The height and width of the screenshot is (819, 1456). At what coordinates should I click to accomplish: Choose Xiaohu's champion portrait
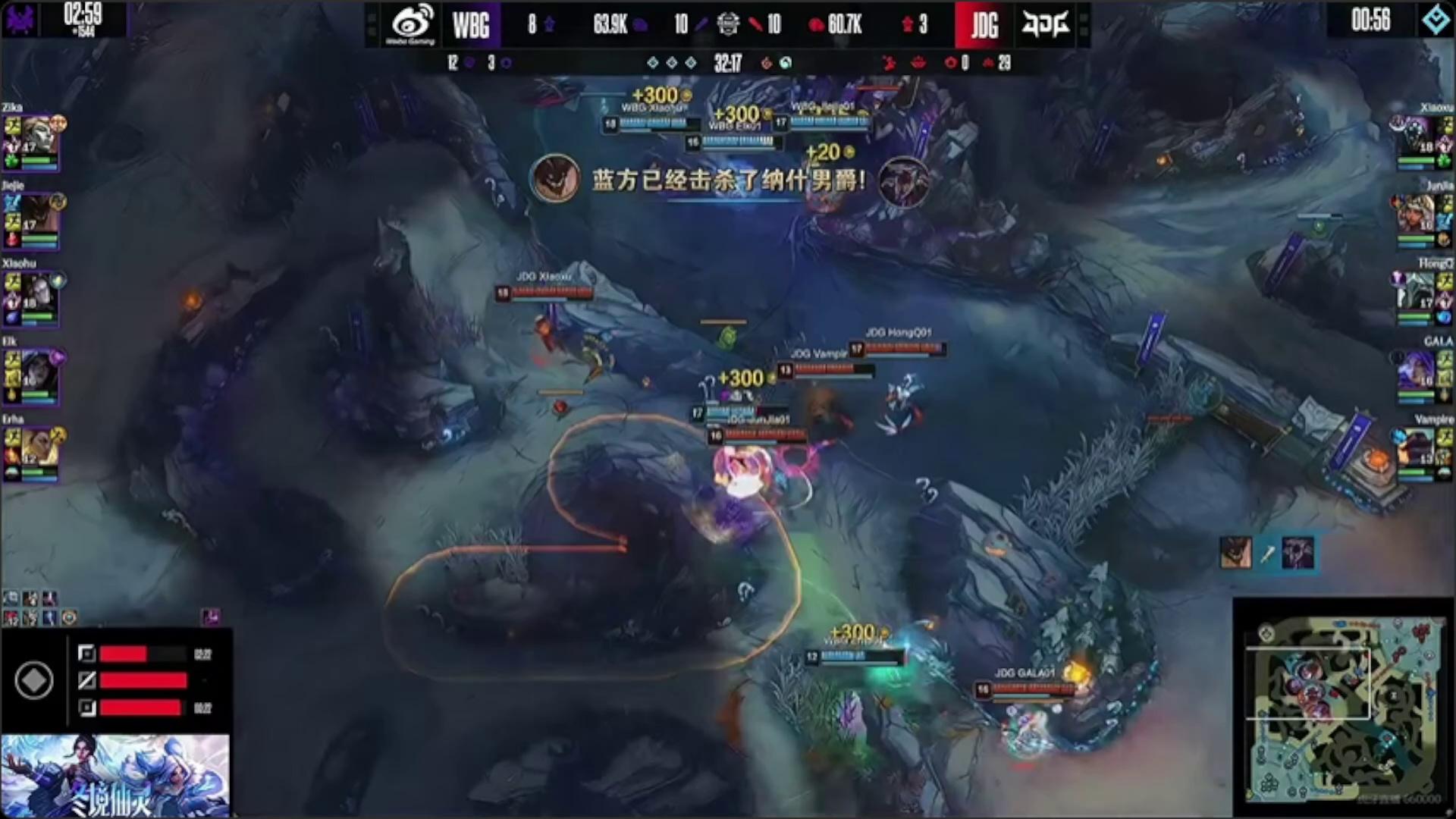pos(39,292)
